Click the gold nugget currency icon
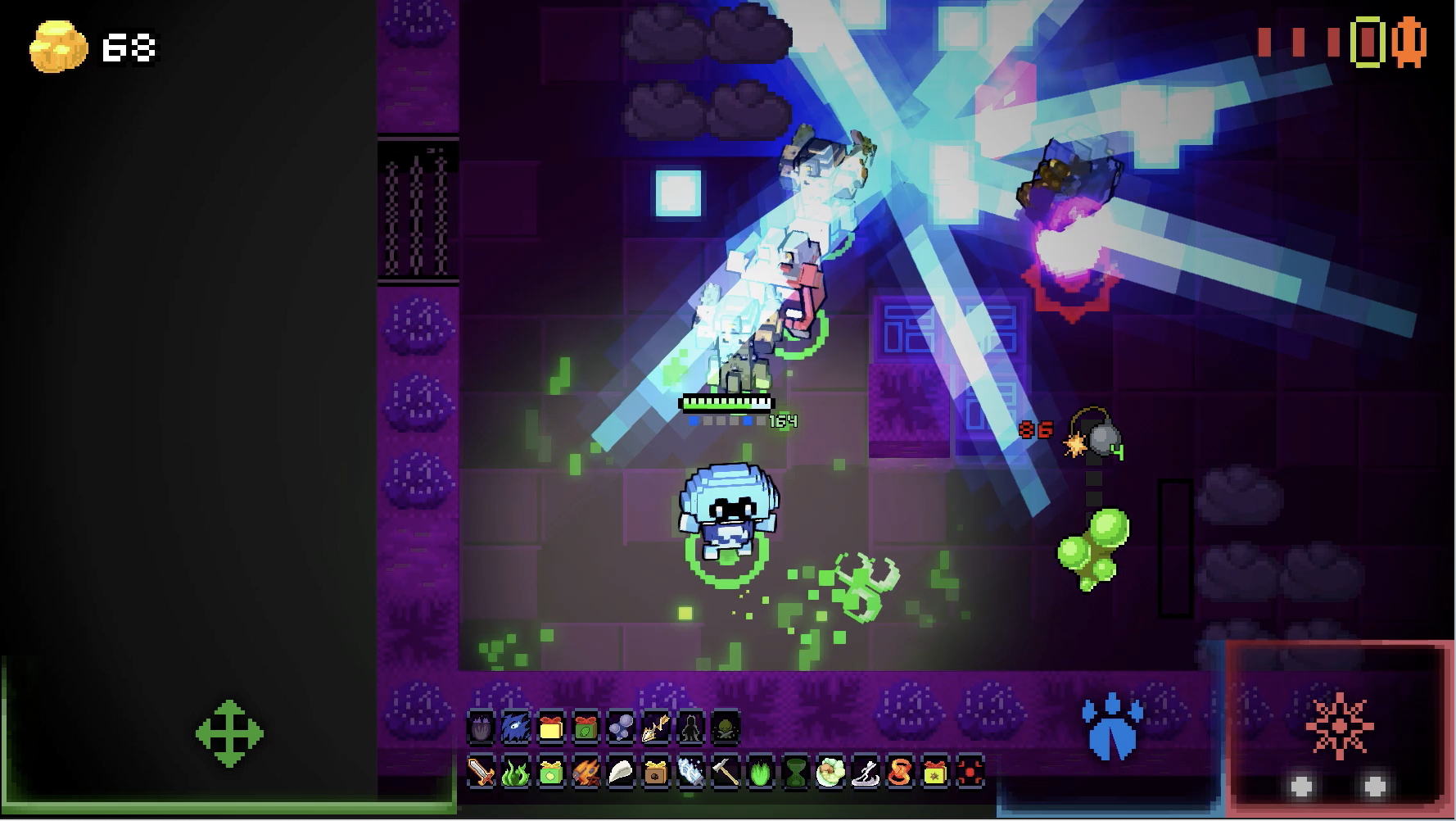Image resolution: width=1456 pixels, height=821 pixels. point(58,47)
